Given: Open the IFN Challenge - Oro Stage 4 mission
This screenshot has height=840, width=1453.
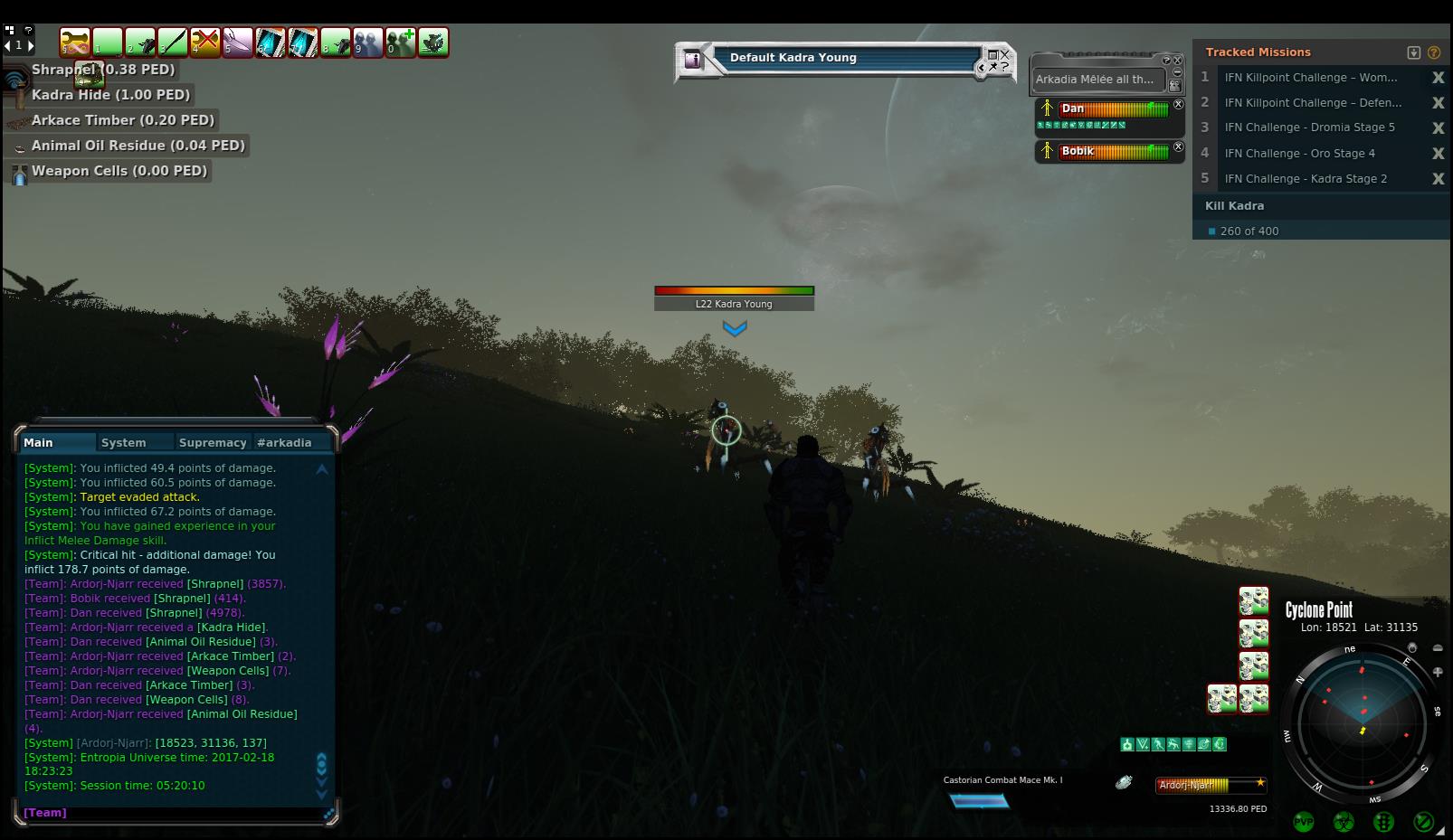Looking at the screenshot, I should (x=1299, y=154).
